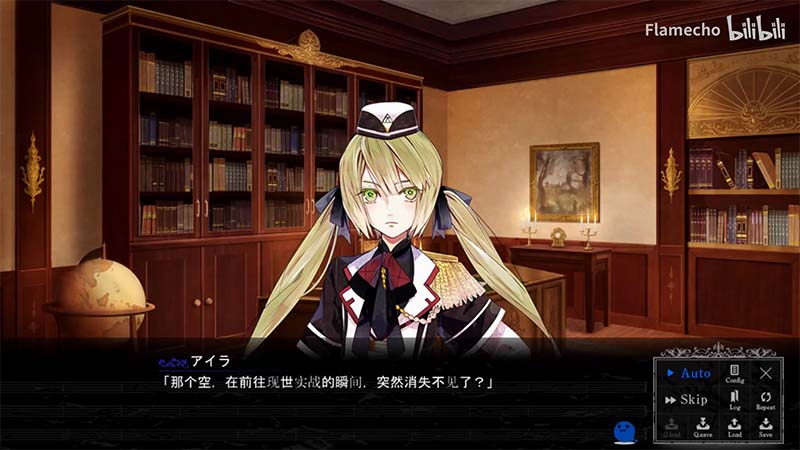Click the greyed-out Qload button
Image resolution: width=800 pixels, height=450 pixels.
pos(671,427)
